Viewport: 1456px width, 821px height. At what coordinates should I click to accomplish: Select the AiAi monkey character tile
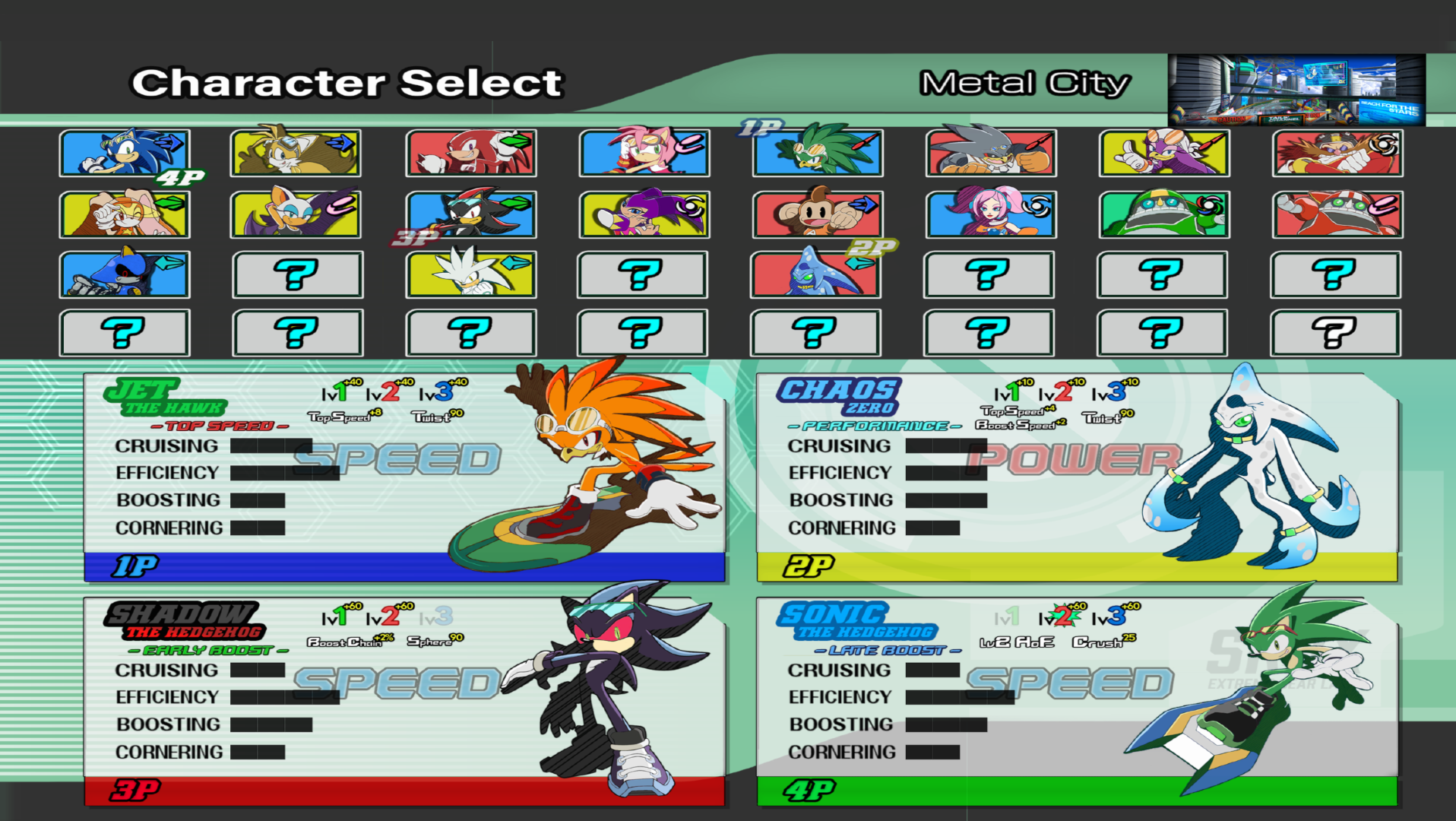point(818,214)
